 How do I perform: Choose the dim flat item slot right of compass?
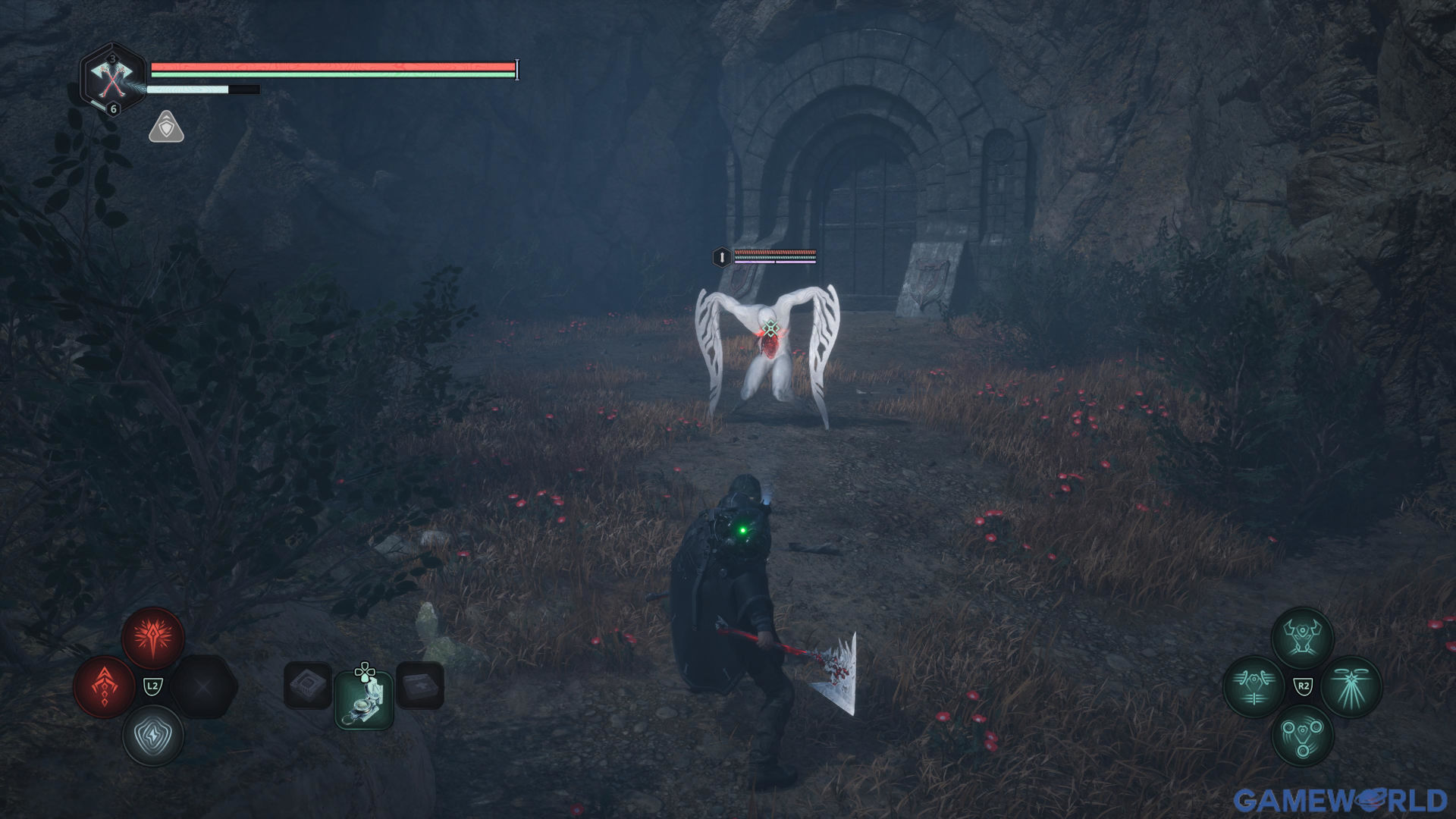(419, 686)
